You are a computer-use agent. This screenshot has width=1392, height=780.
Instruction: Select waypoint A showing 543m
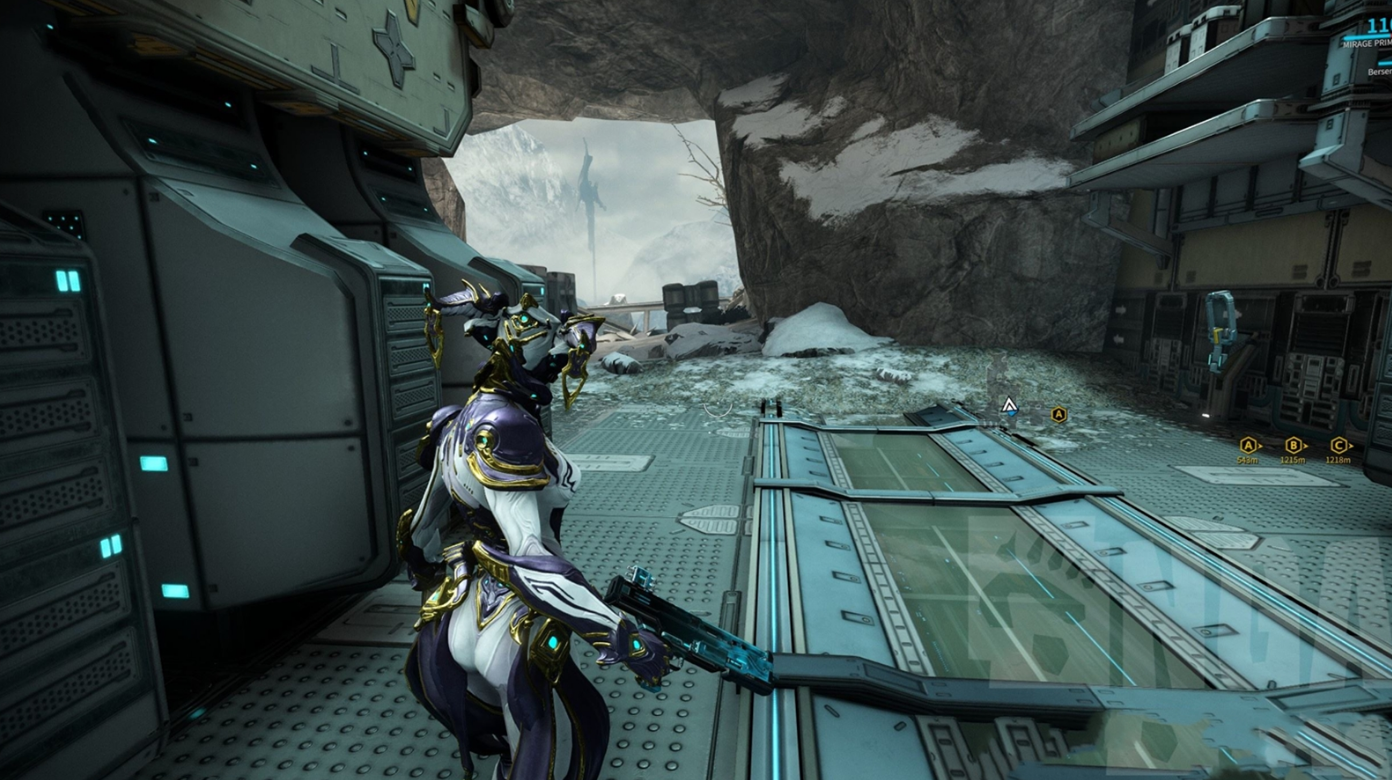pos(1248,446)
